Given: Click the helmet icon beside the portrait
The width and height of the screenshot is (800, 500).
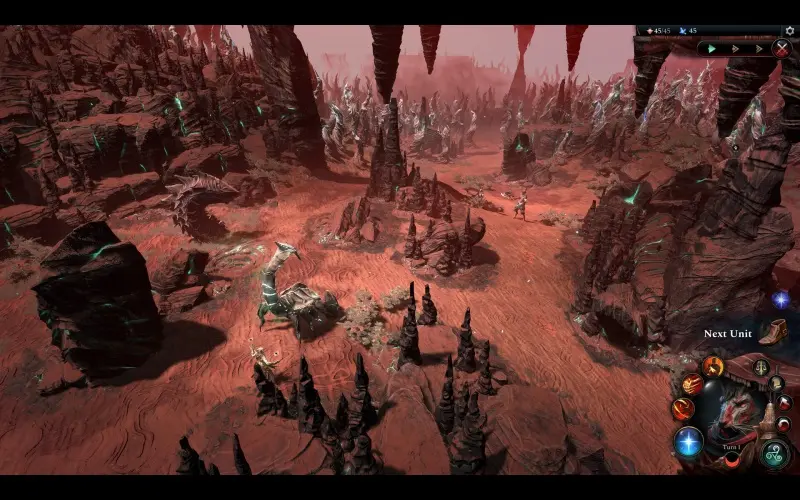Looking at the screenshot, I should 776,382.
